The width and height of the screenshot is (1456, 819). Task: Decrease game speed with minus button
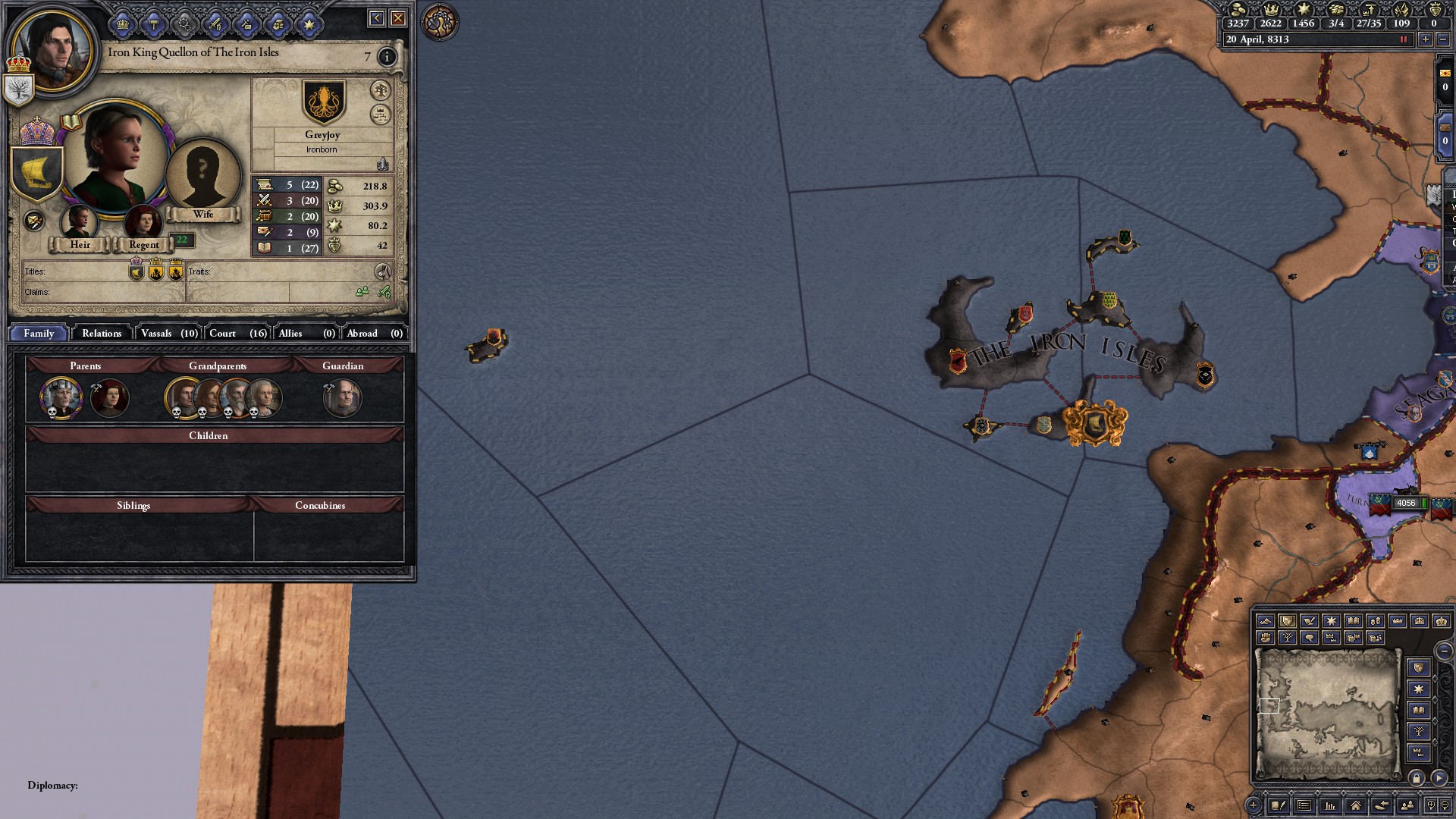click(x=1443, y=39)
